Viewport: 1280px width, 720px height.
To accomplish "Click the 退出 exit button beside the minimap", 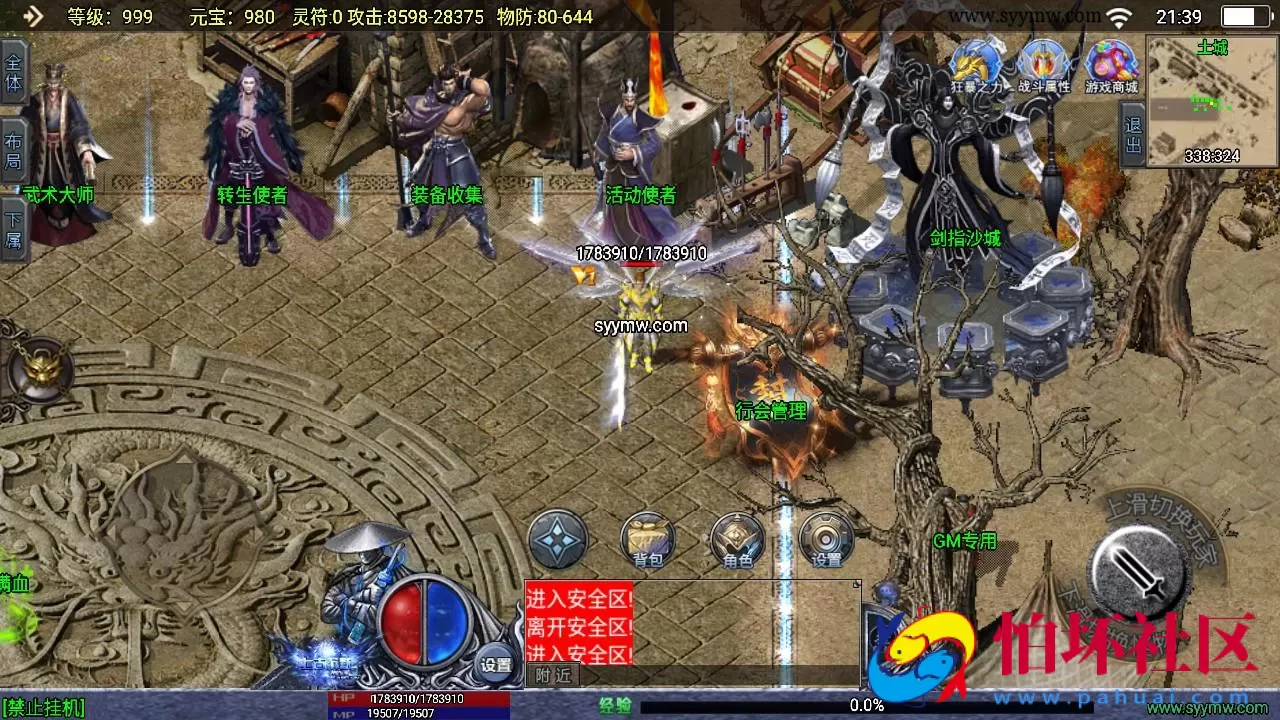I will pos(1132,136).
